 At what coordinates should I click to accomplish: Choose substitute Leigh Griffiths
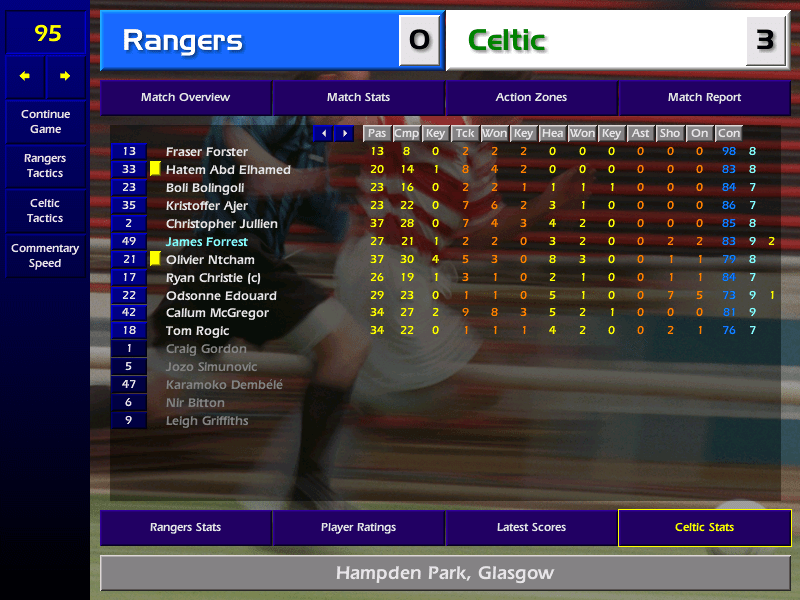pos(207,421)
